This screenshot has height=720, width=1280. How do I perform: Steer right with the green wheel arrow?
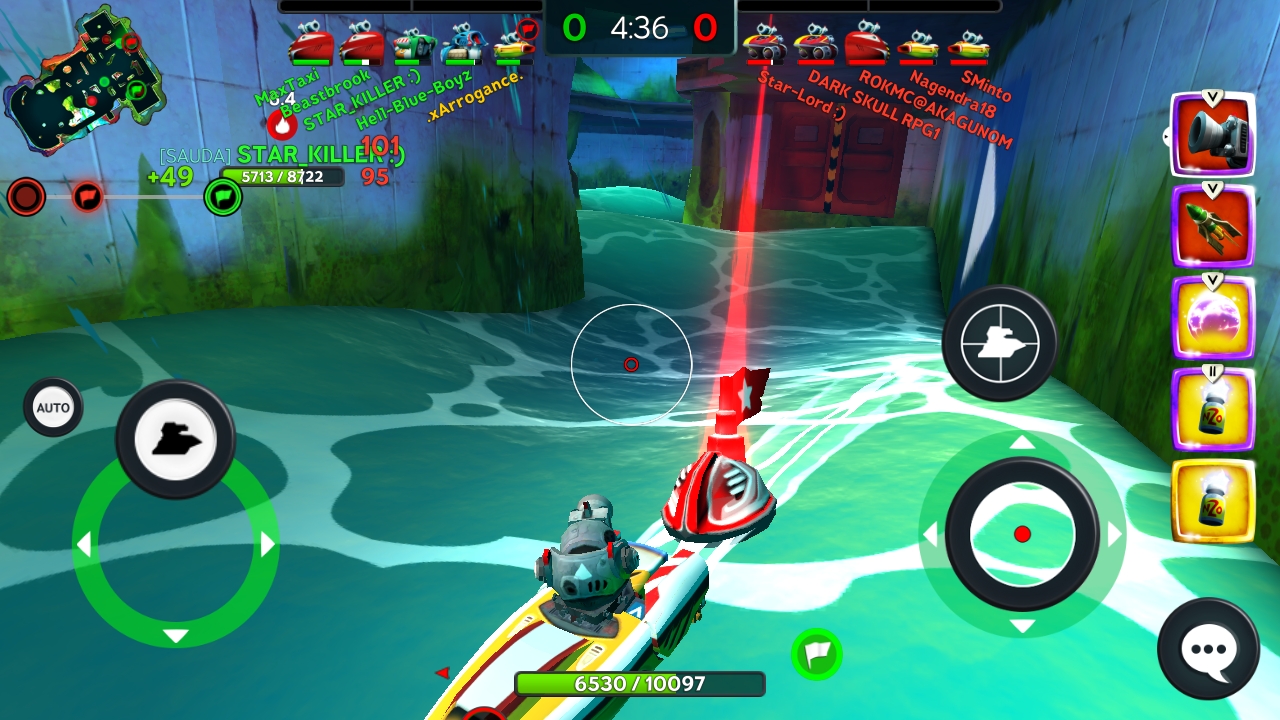[267, 545]
